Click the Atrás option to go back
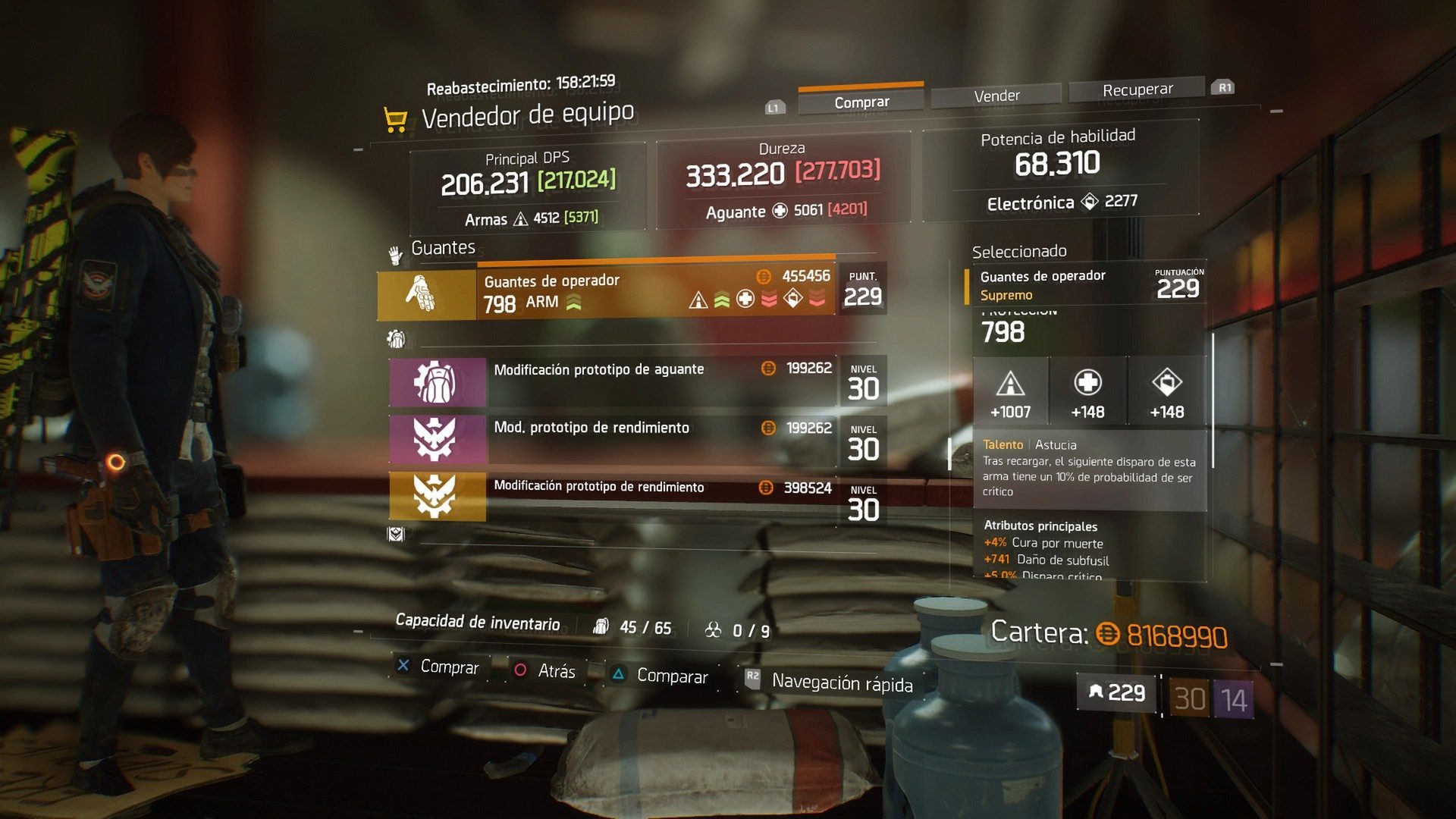This screenshot has height=819, width=1456. [555, 671]
